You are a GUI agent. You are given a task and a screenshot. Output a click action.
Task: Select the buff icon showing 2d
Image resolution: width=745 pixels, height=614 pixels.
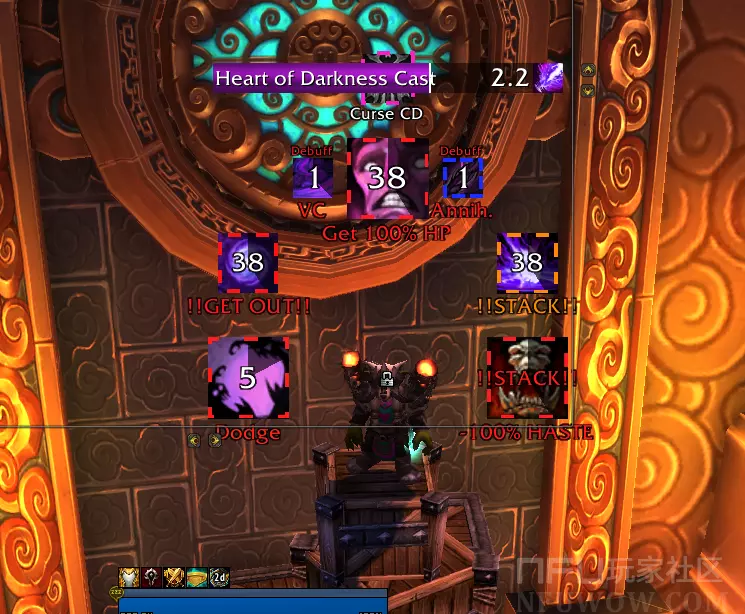point(218,576)
